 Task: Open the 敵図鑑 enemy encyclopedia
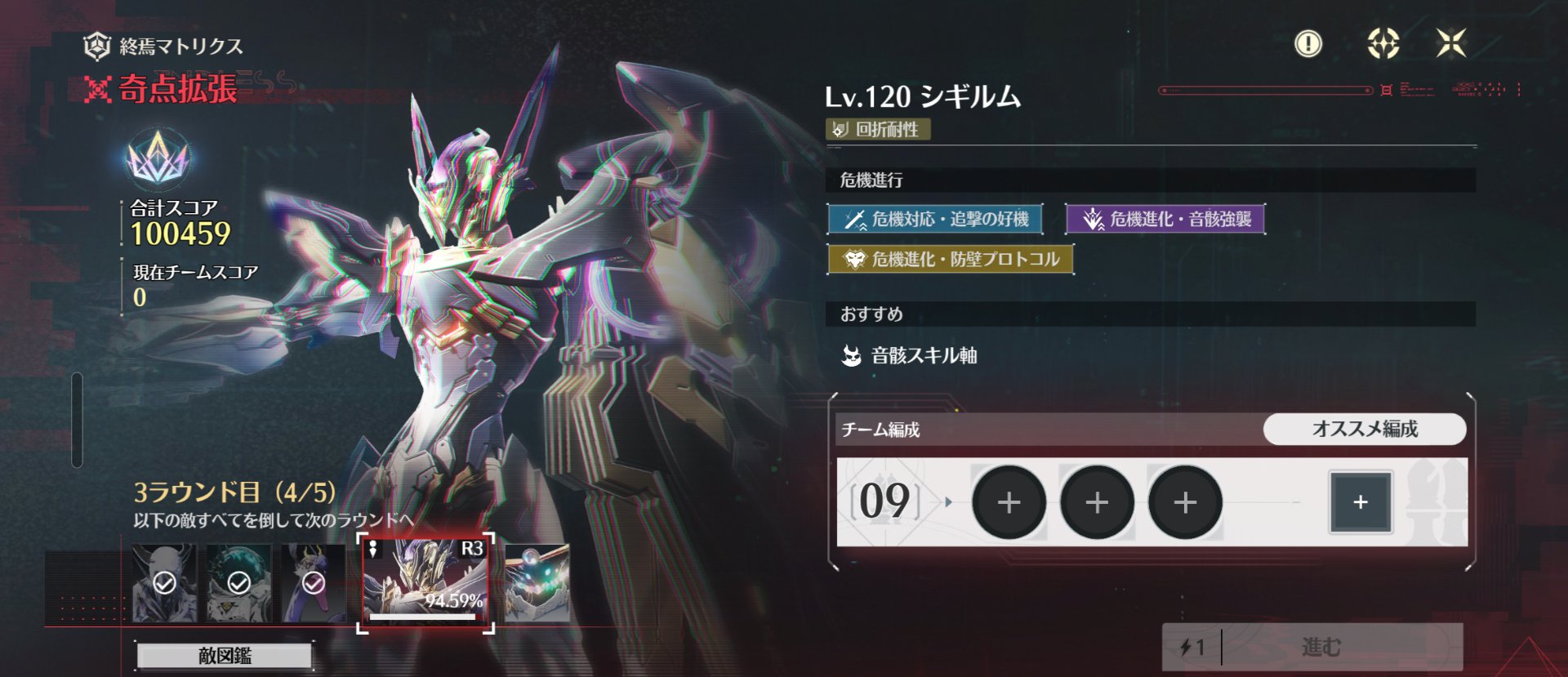pyautogui.click(x=225, y=655)
